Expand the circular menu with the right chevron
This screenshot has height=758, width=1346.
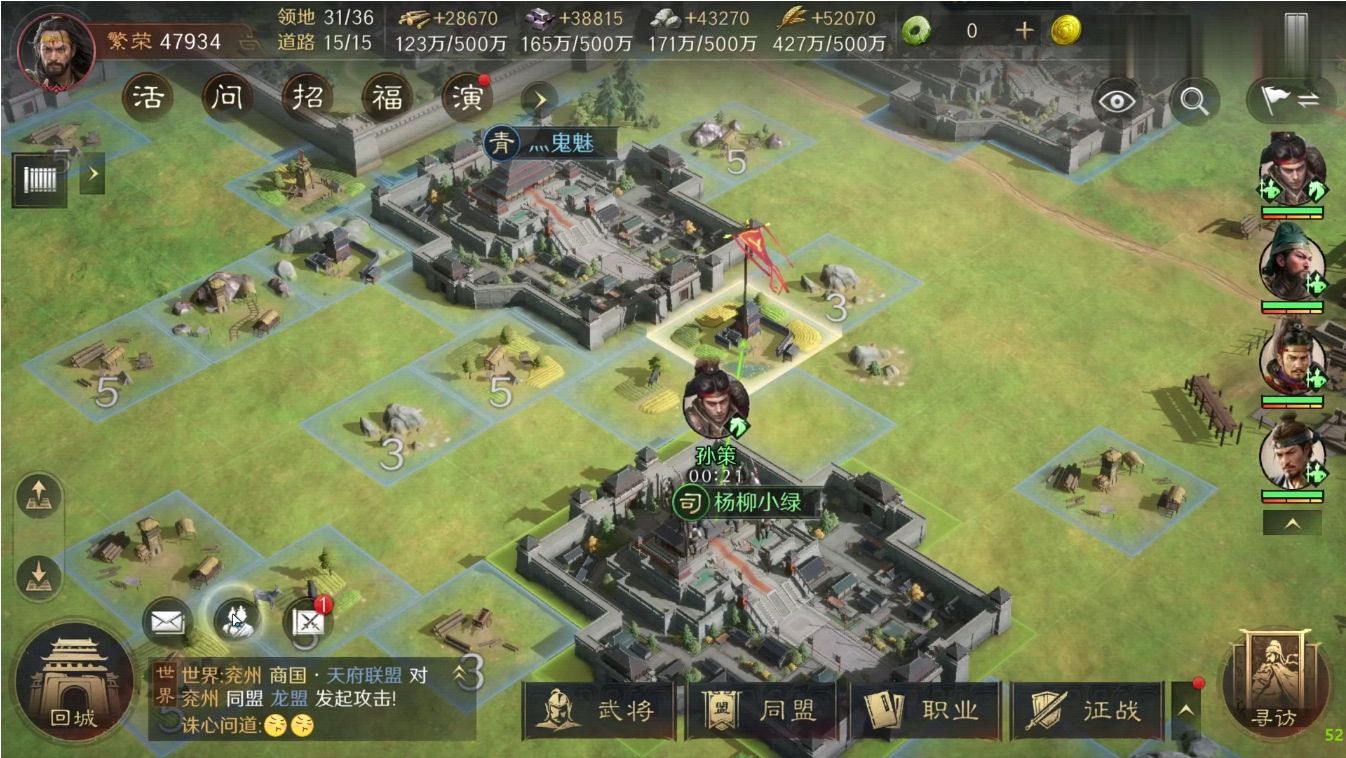[539, 100]
